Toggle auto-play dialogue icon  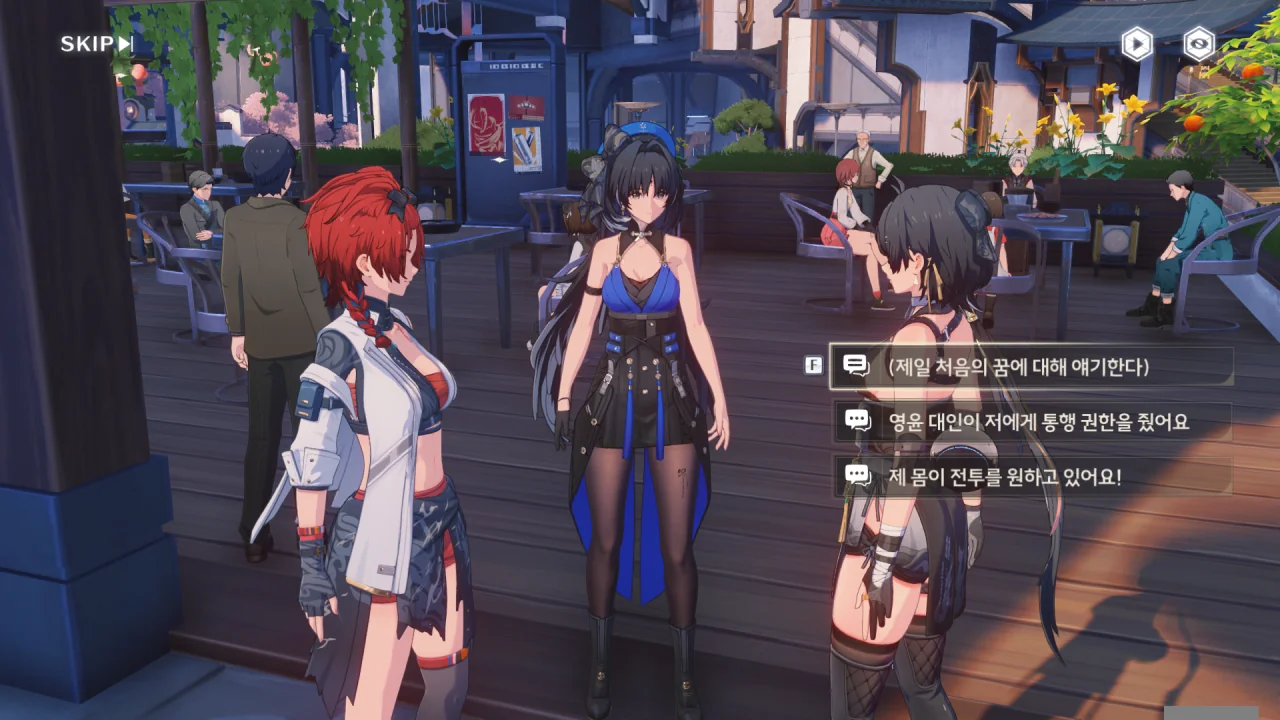coord(1136,44)
